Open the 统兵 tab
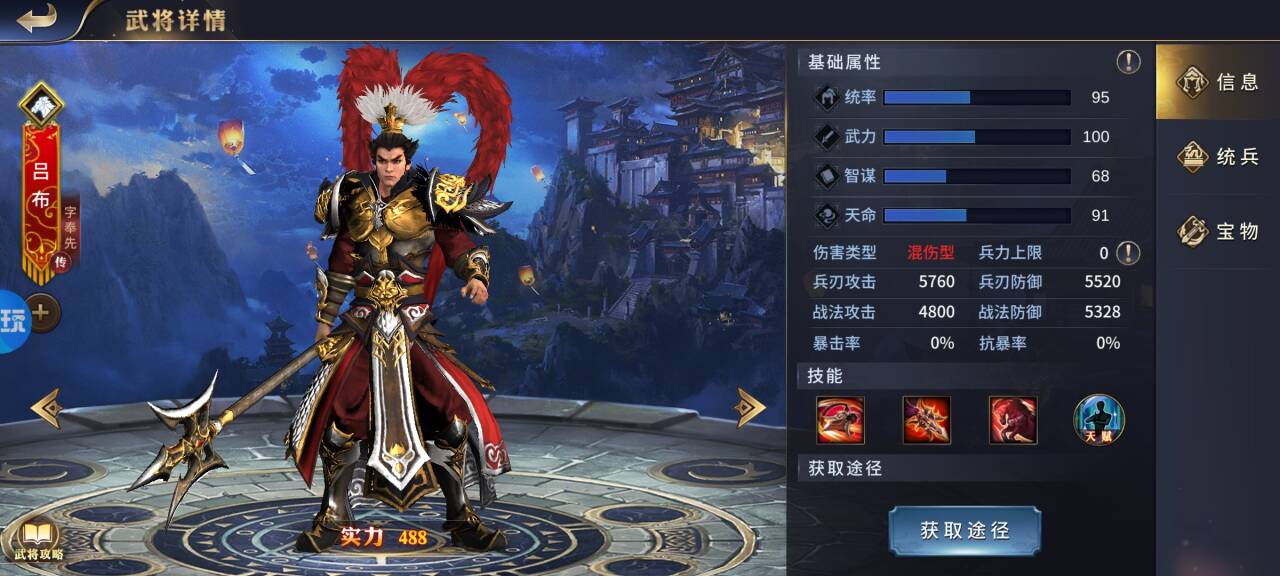1280x576 pixels. point(1217,157)
